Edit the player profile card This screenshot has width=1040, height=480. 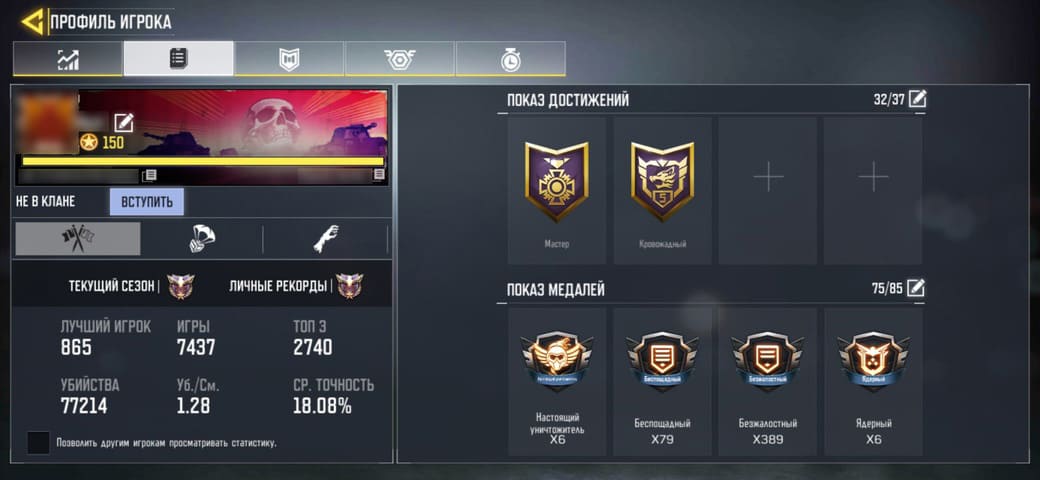coord(124,123)
